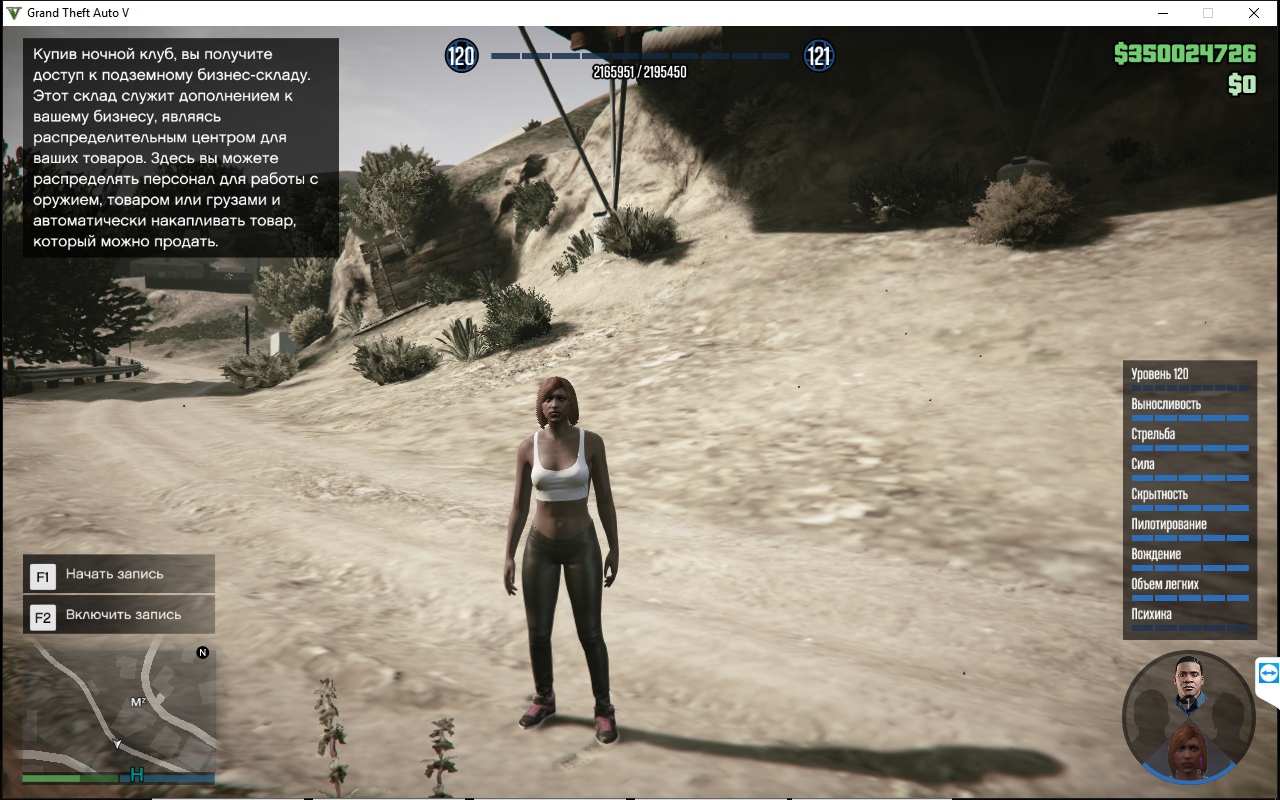
Task: Close the Grand Theft Auto V window
Action: click(1253, 13)
